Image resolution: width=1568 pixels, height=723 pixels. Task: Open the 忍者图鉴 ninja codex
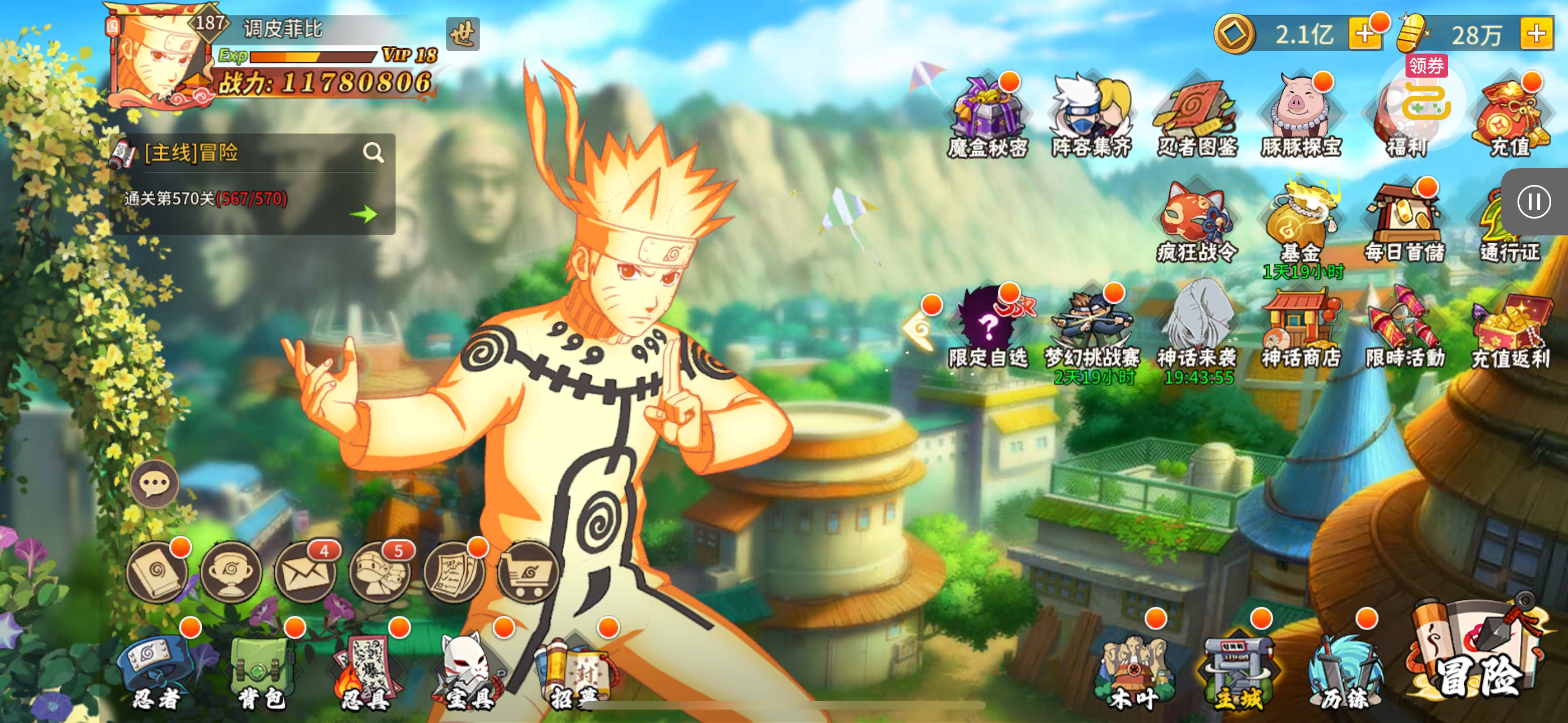tap(1197, 117)
